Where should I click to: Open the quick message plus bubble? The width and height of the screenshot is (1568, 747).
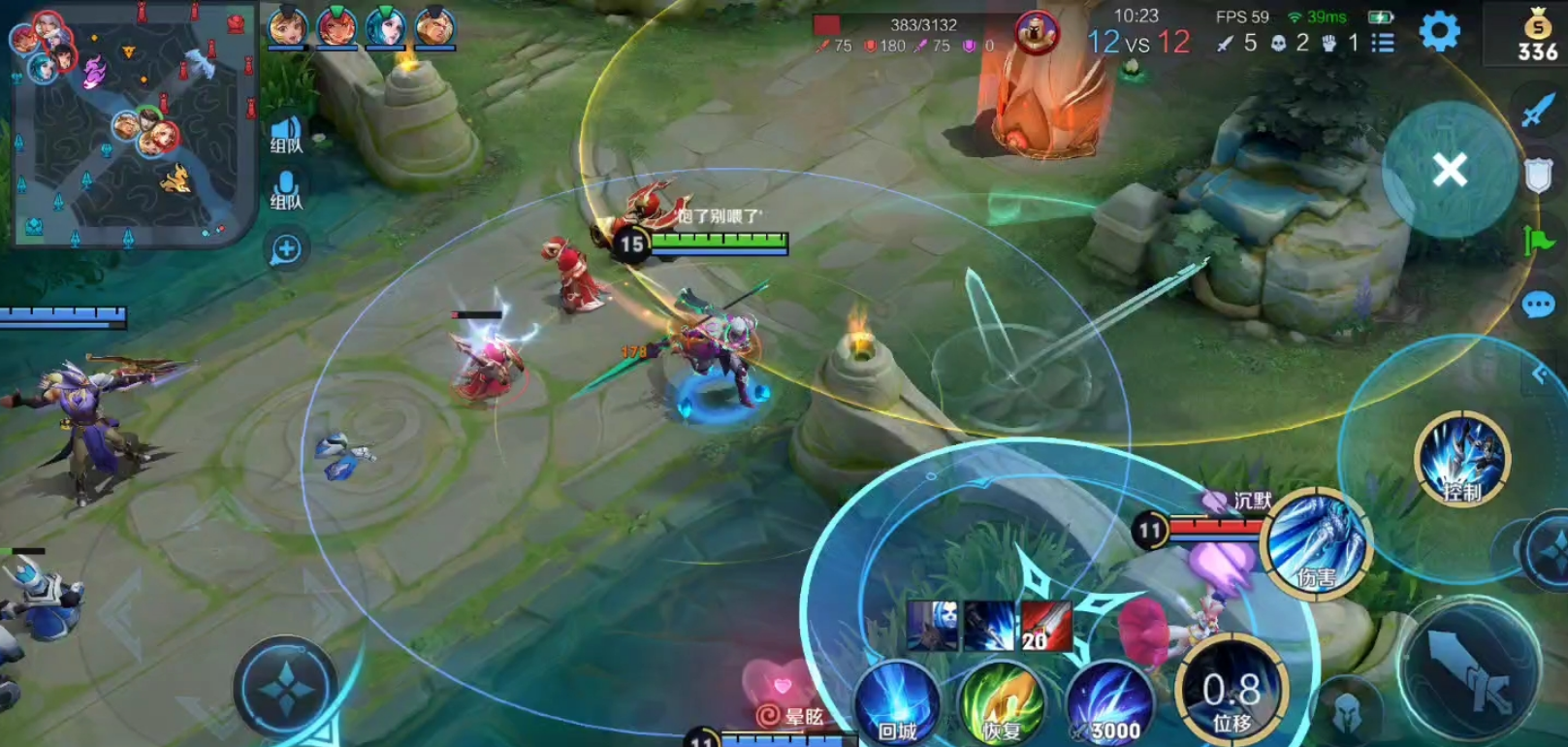coord(286,249)
